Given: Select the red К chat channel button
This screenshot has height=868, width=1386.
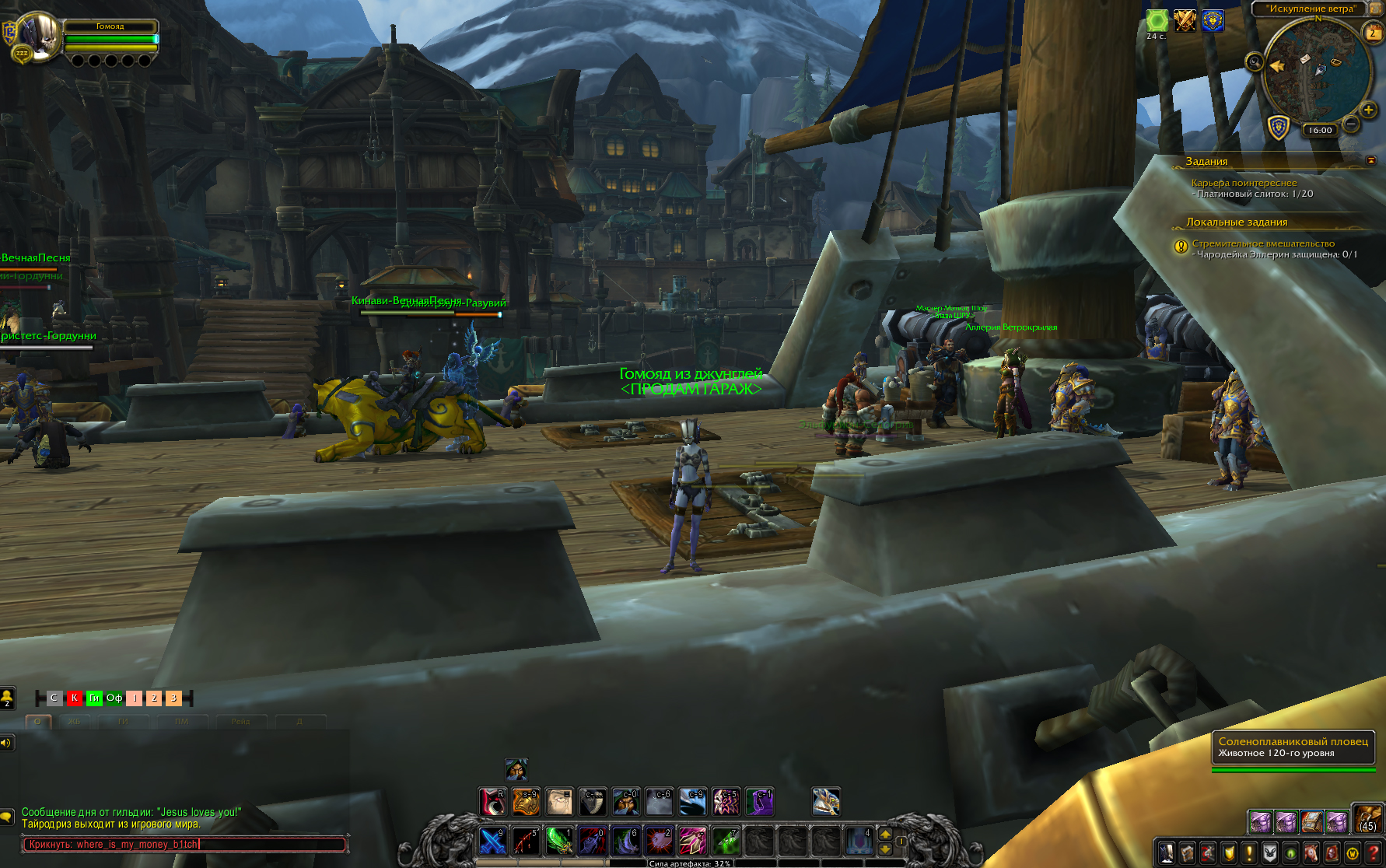Looking at the screenshot, I should pyautogui.click(x=74, y=698).
